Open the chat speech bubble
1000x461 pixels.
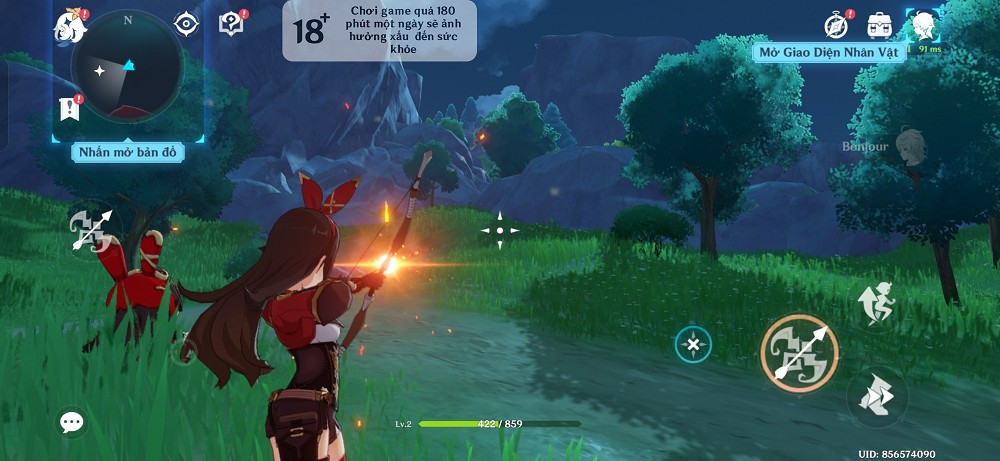(x=71, y=422)
